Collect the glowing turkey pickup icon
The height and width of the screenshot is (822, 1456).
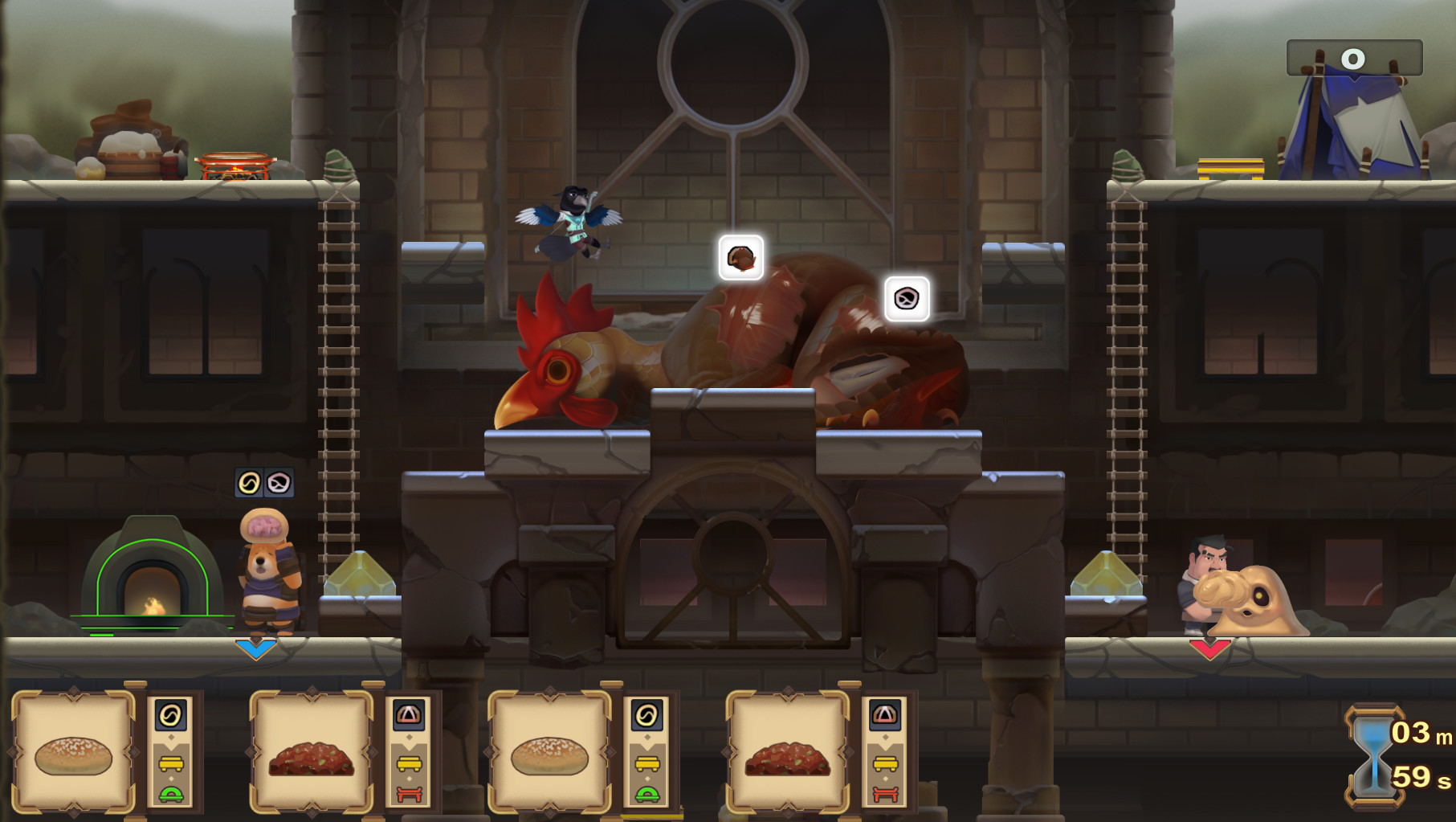[x=743, y=259]
